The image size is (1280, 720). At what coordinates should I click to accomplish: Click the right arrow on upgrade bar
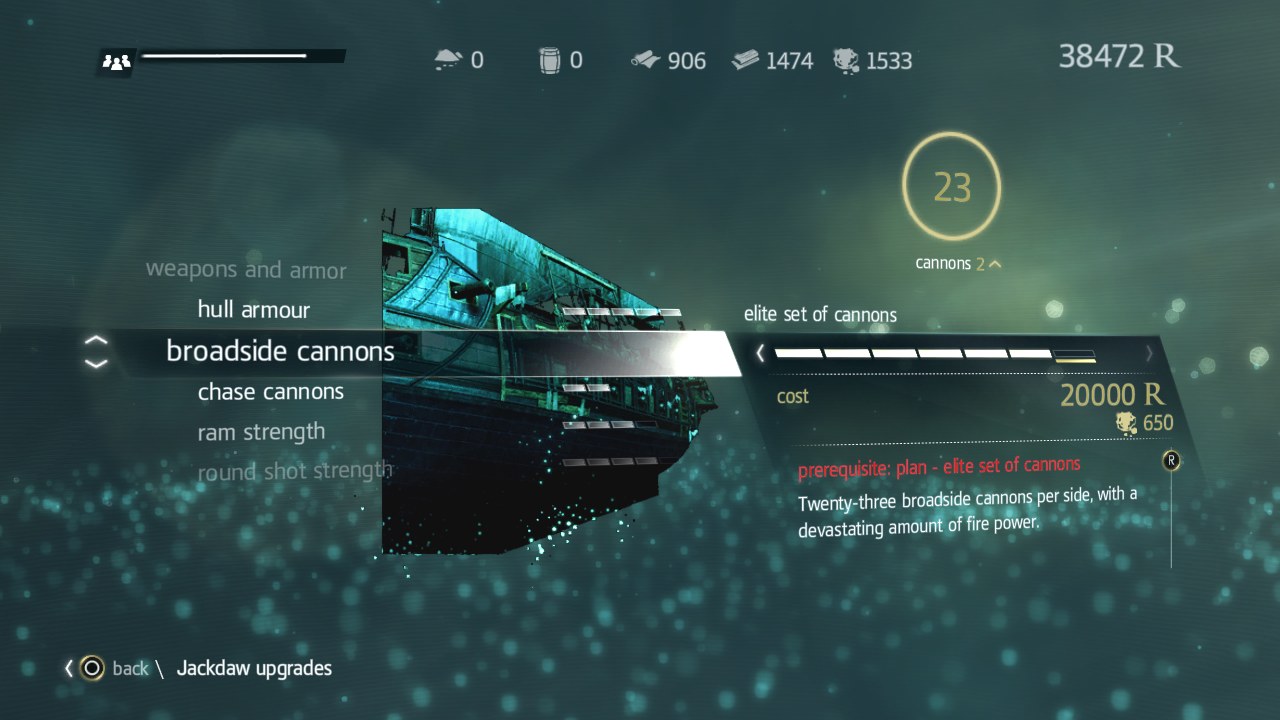(x=1149, y=353)
